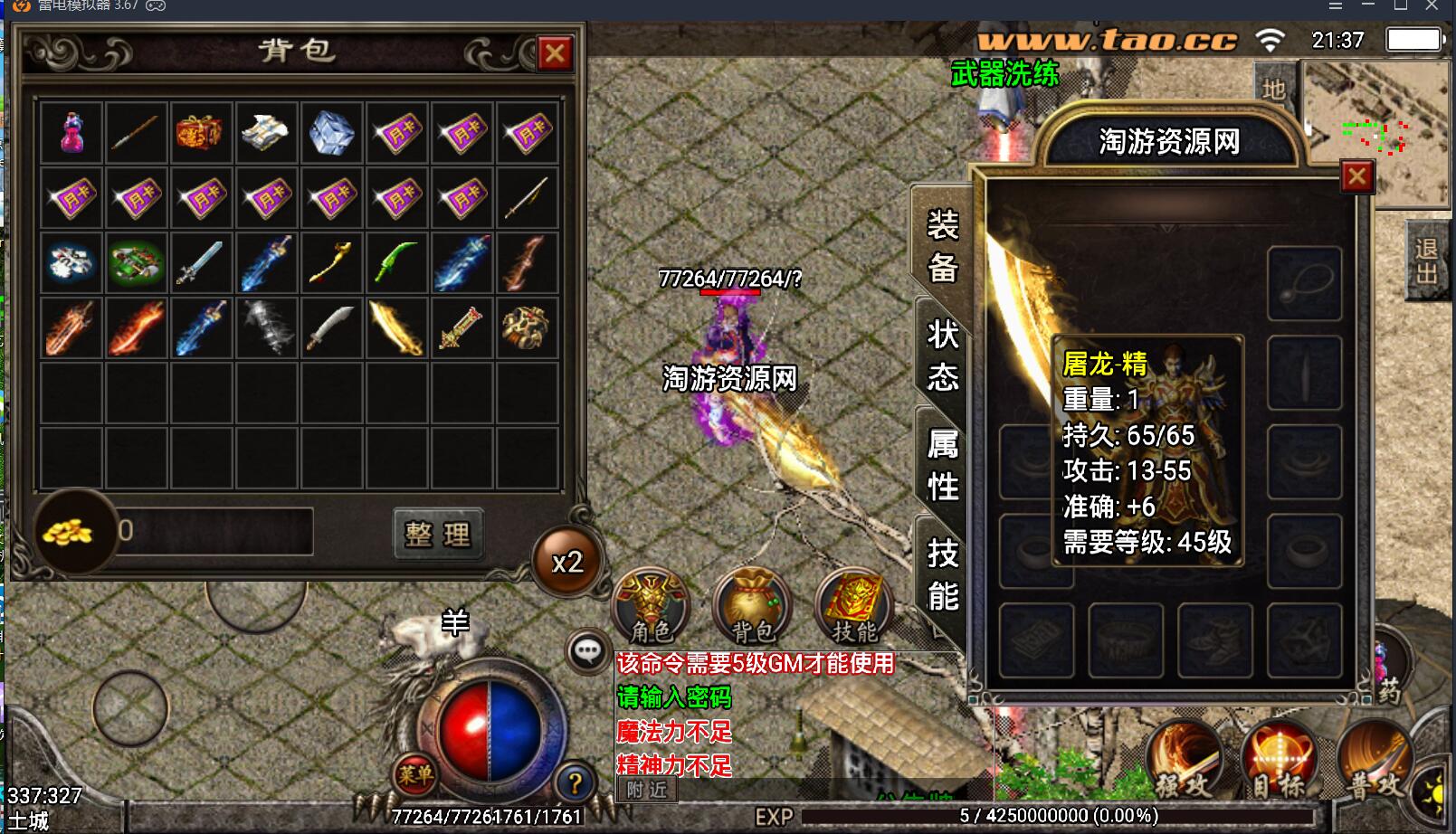Select the golden dragon blade in backpack
The image size is (1456, 834).
(x=396, y=327)
